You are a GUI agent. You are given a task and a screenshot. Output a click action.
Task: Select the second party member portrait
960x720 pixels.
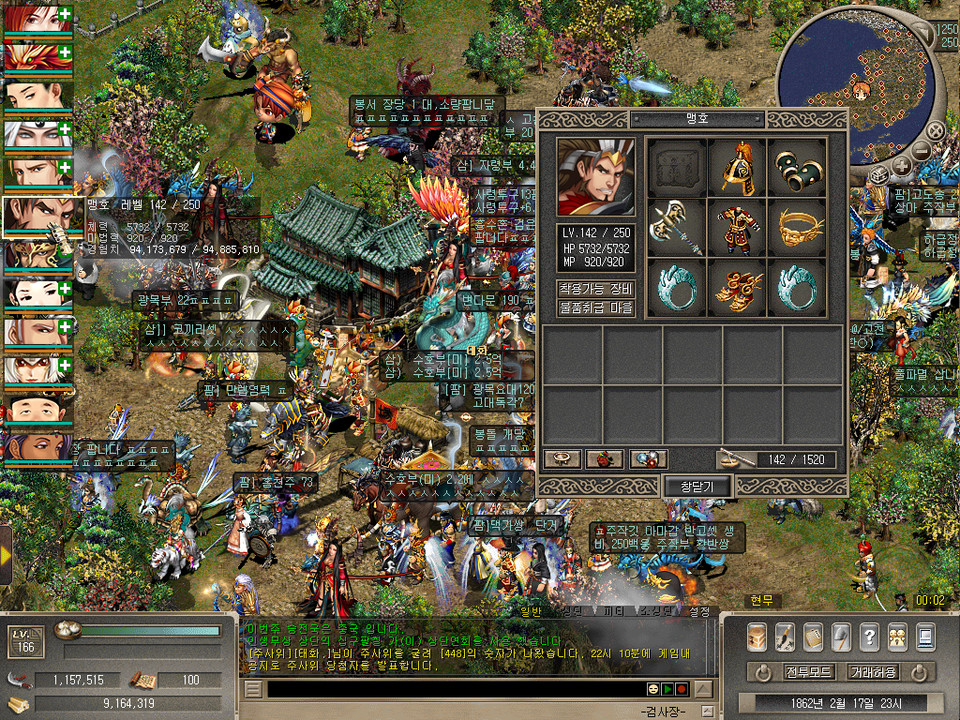(x=37, y=54)
